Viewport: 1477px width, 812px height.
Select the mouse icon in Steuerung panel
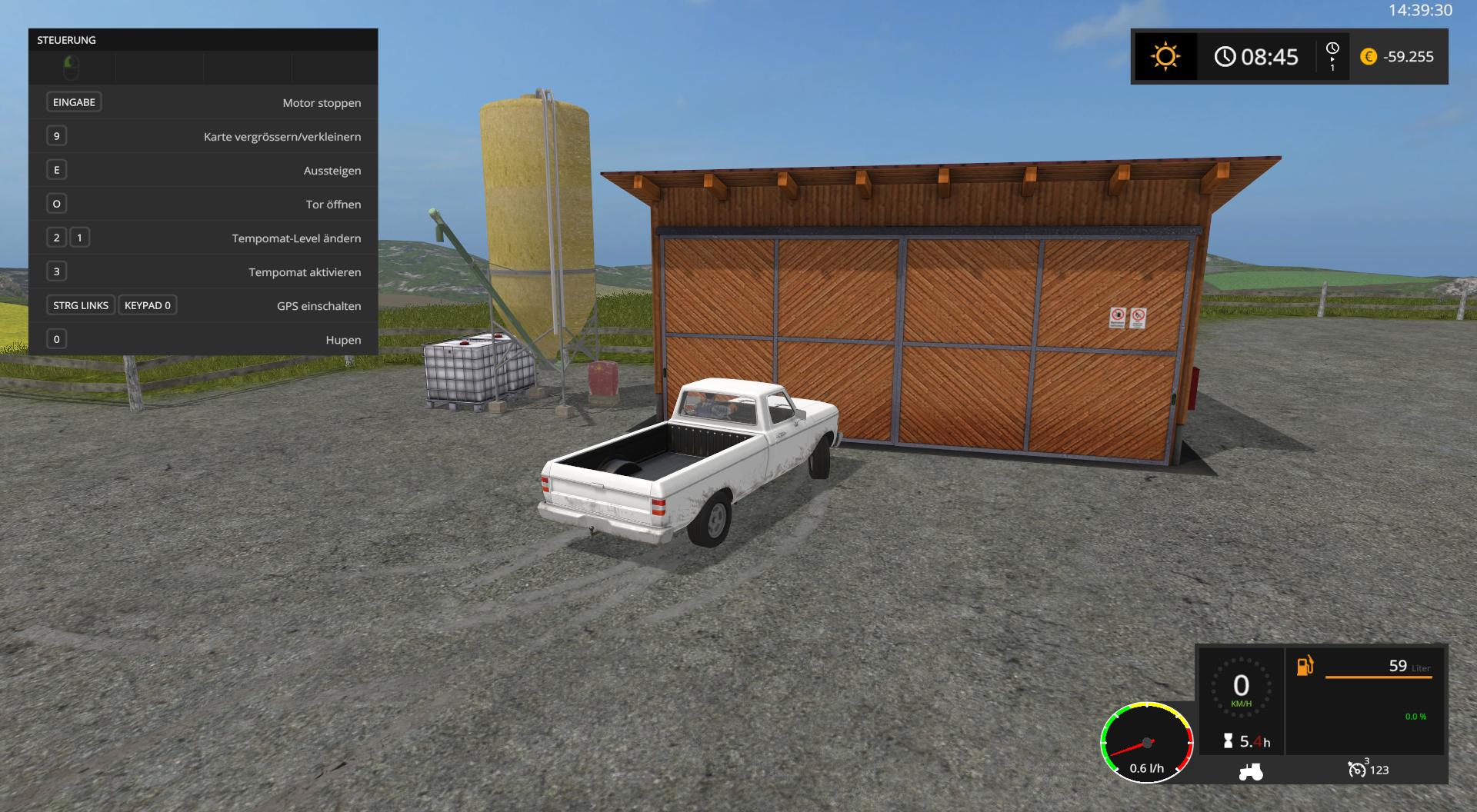tap(71, 68)
